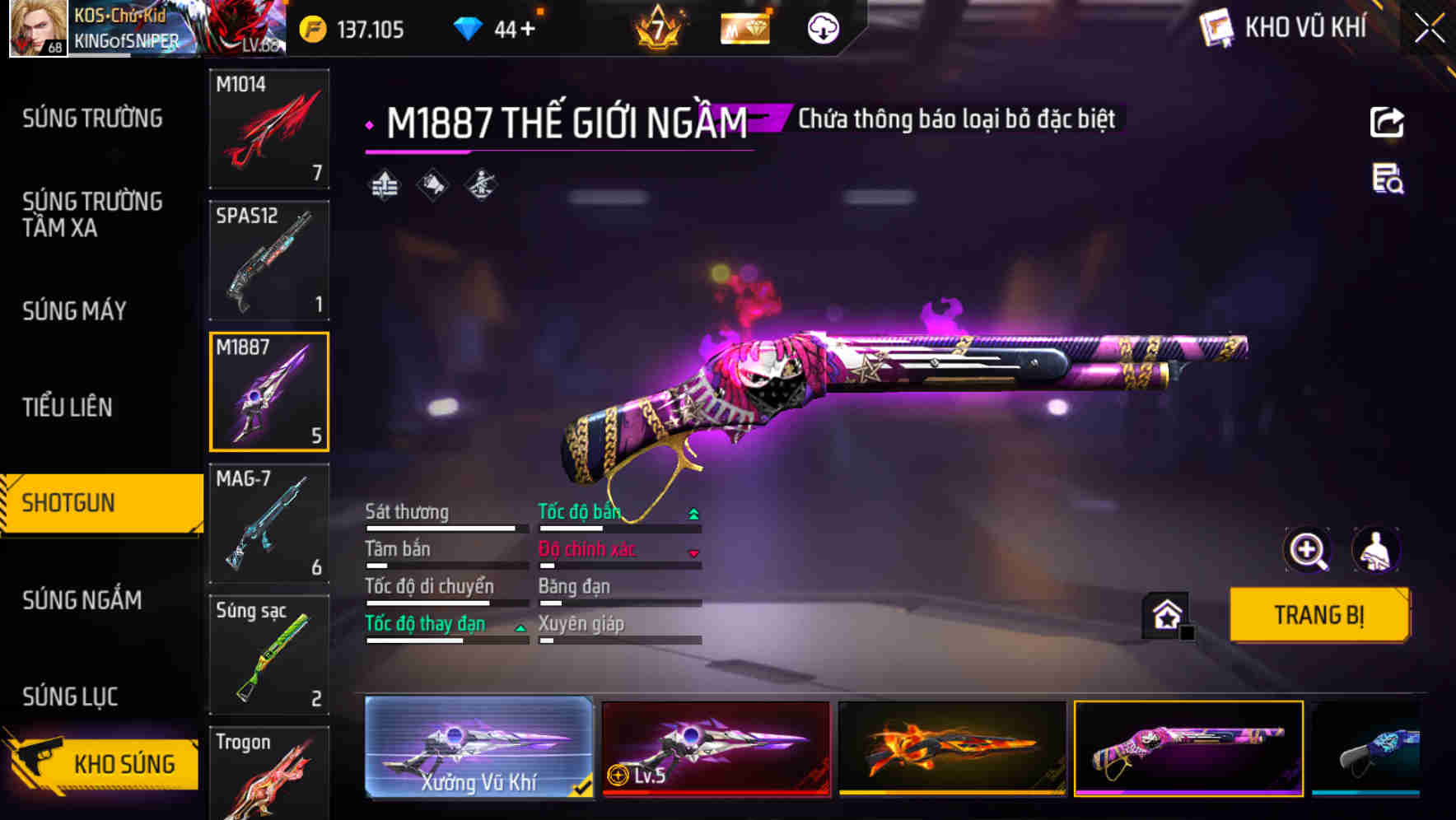The image size is (1456, 820).
Task: Select the MAG-7 shotgun thumbnail
Action: point(269,524)
